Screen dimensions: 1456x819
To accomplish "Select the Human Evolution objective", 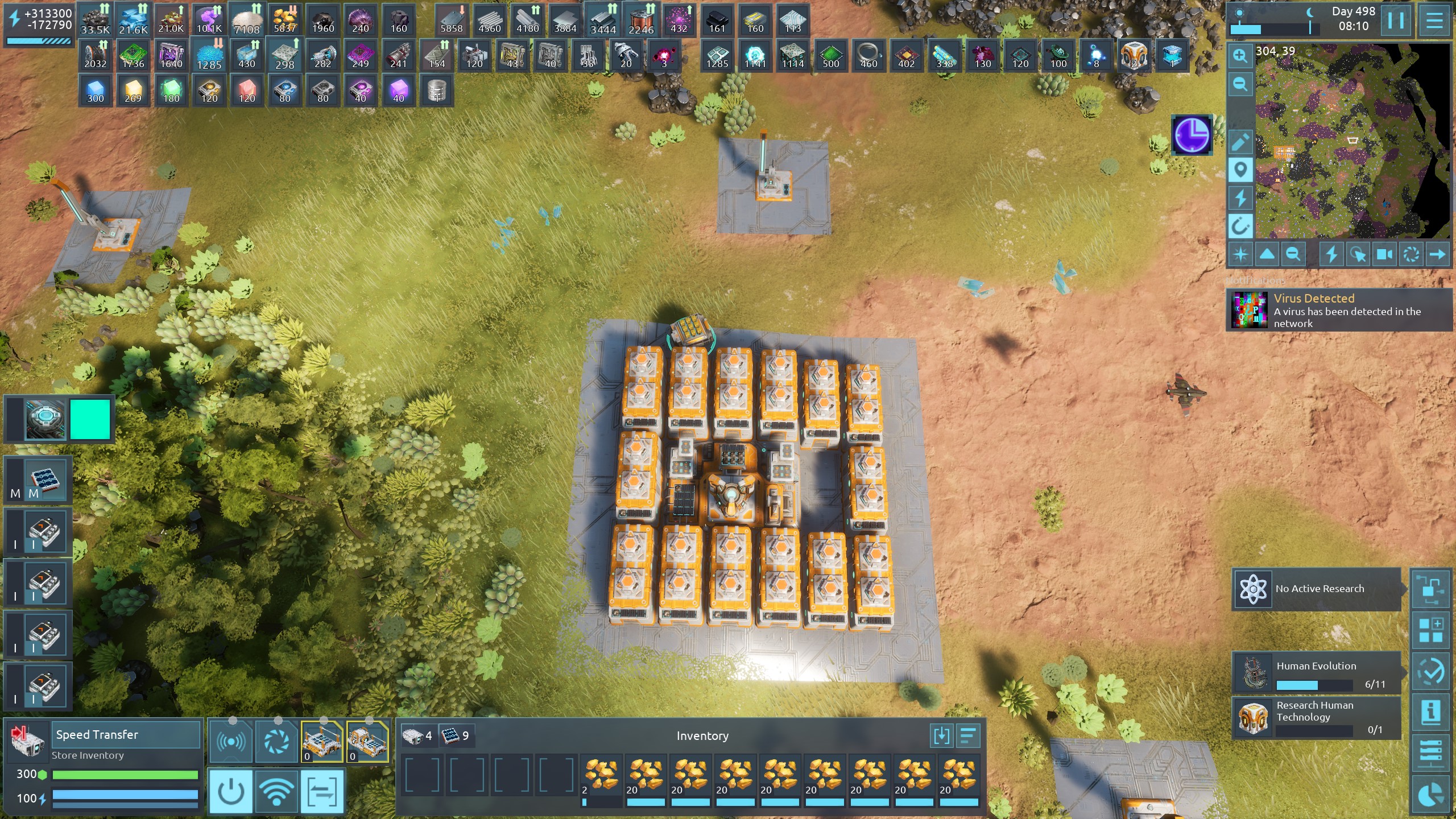I will 1316,672.
